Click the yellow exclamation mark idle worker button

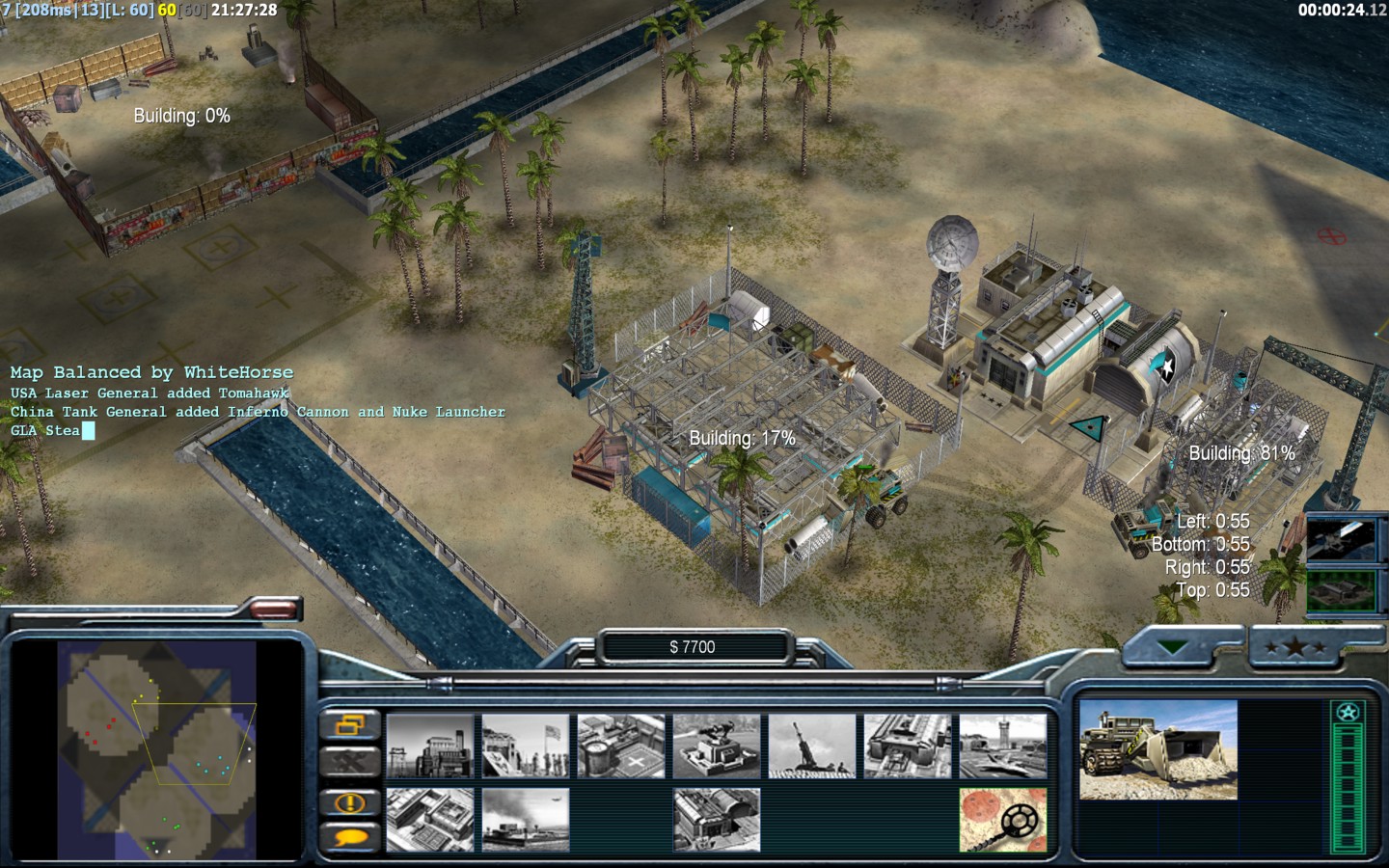click(x=349, y=801)
